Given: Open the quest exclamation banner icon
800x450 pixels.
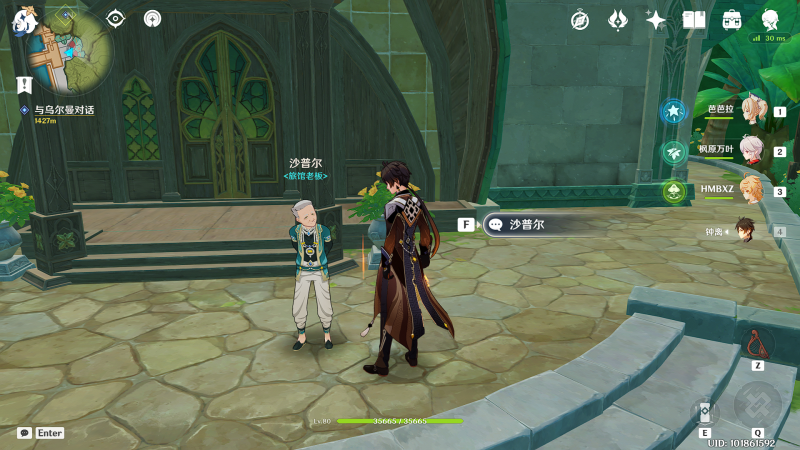Looking at the screenshot, I should click(x=23, y=82).
